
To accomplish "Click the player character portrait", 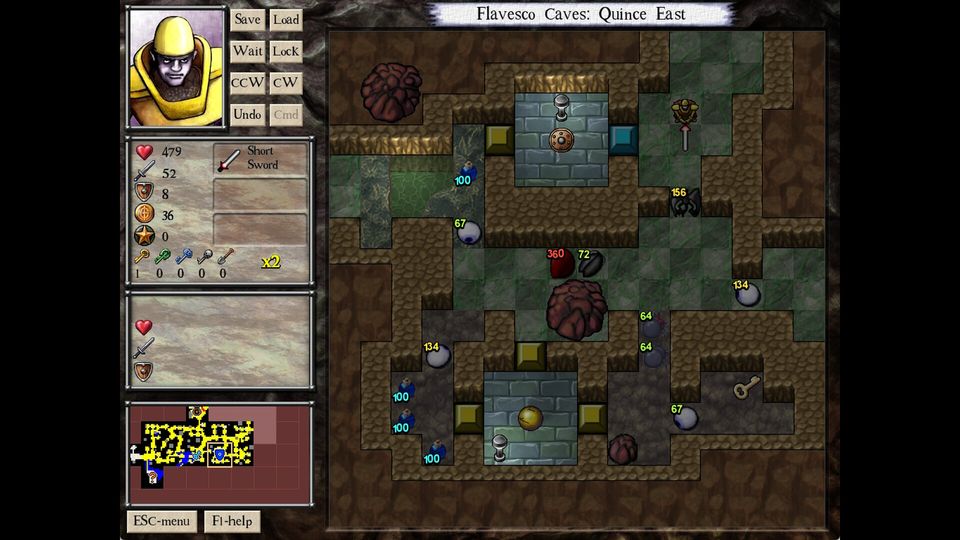I will coord(176,68).
